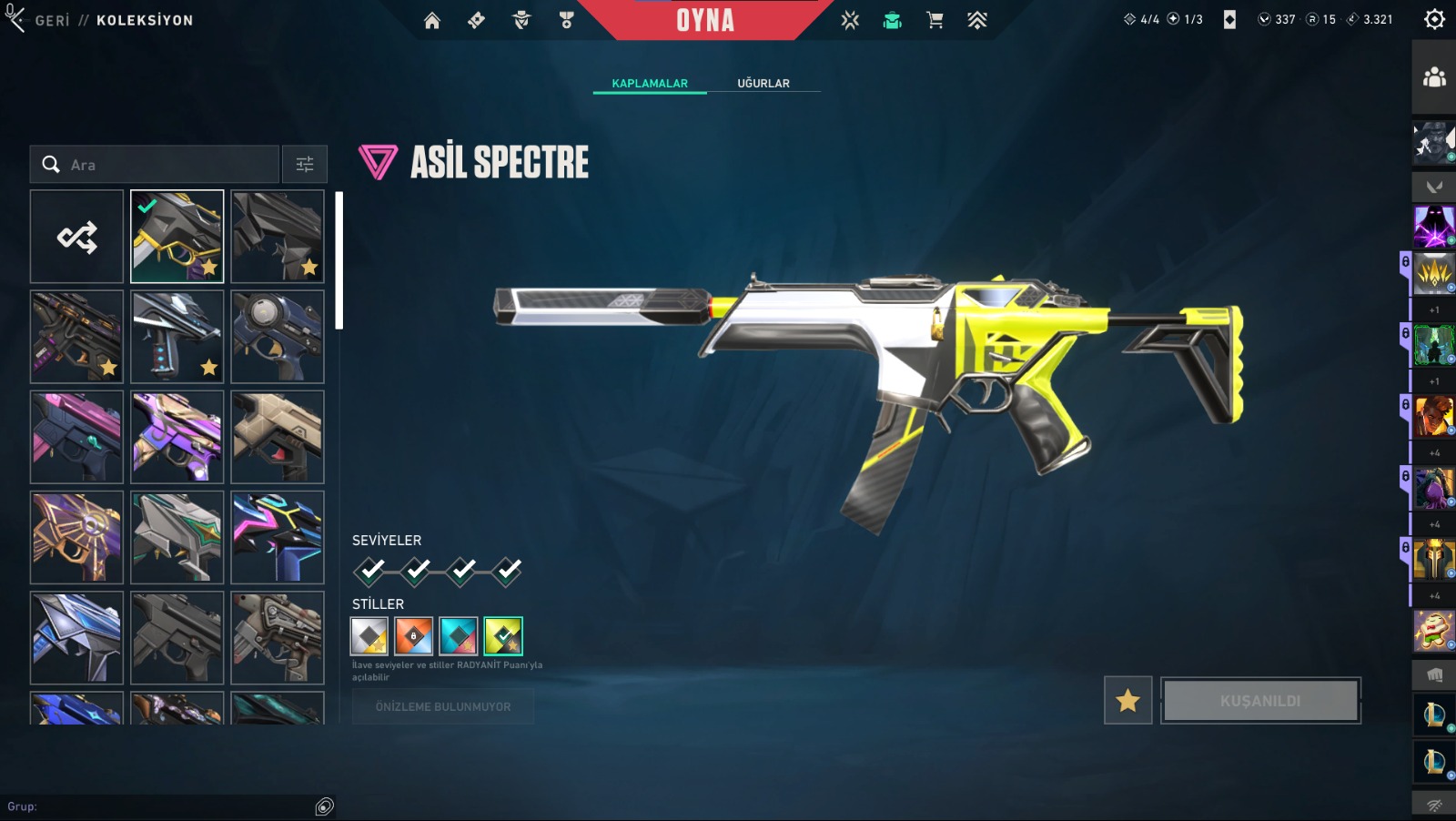Select the KAPLAMALAR tab
The image size is (1456, 821).
click(650, 83)
